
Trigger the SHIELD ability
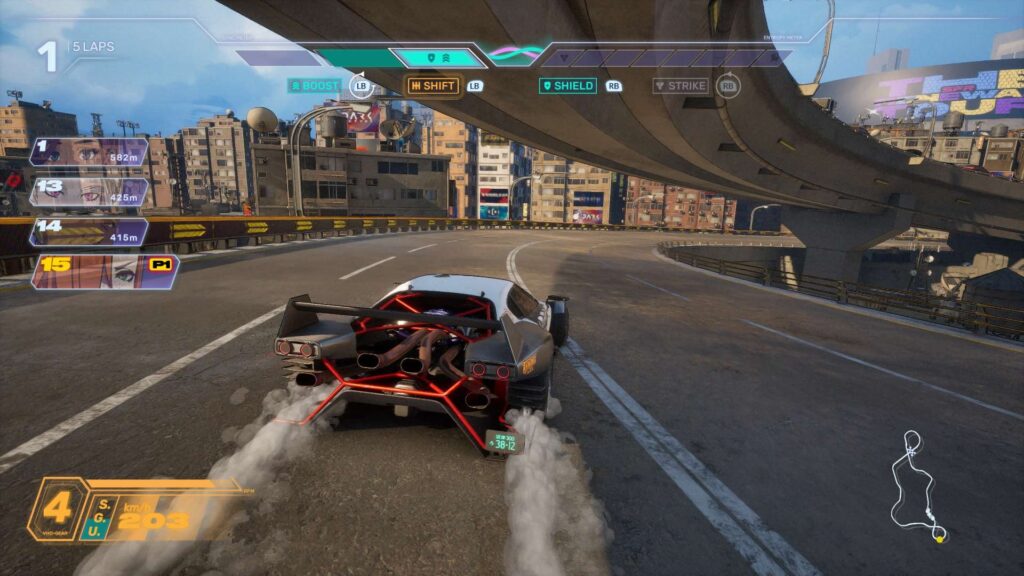(x=568, y=86)
